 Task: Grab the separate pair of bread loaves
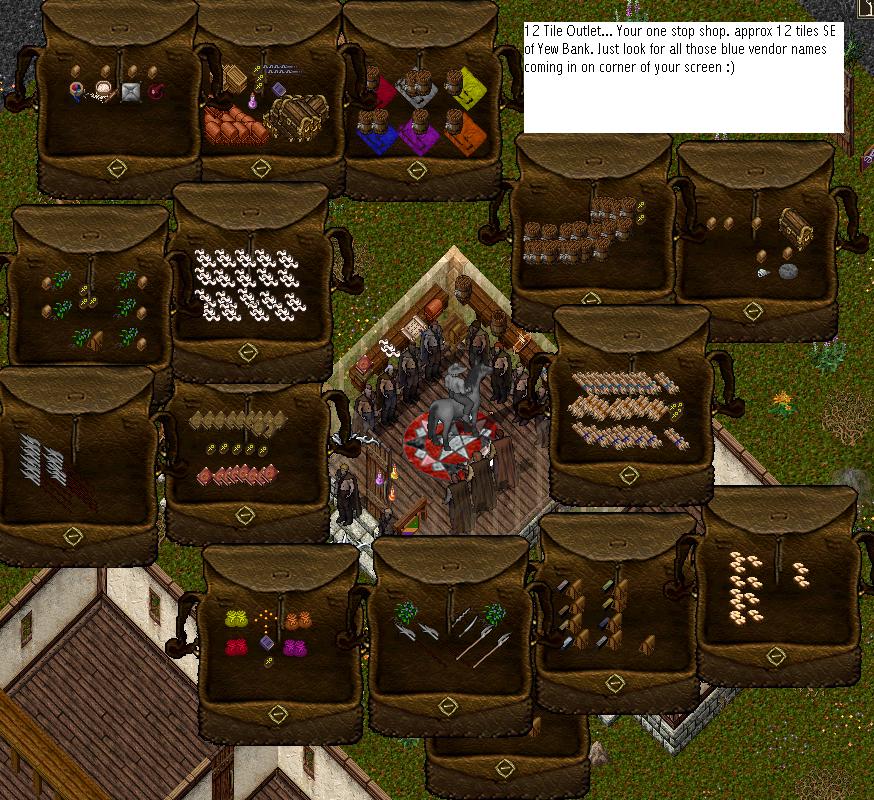801,572
